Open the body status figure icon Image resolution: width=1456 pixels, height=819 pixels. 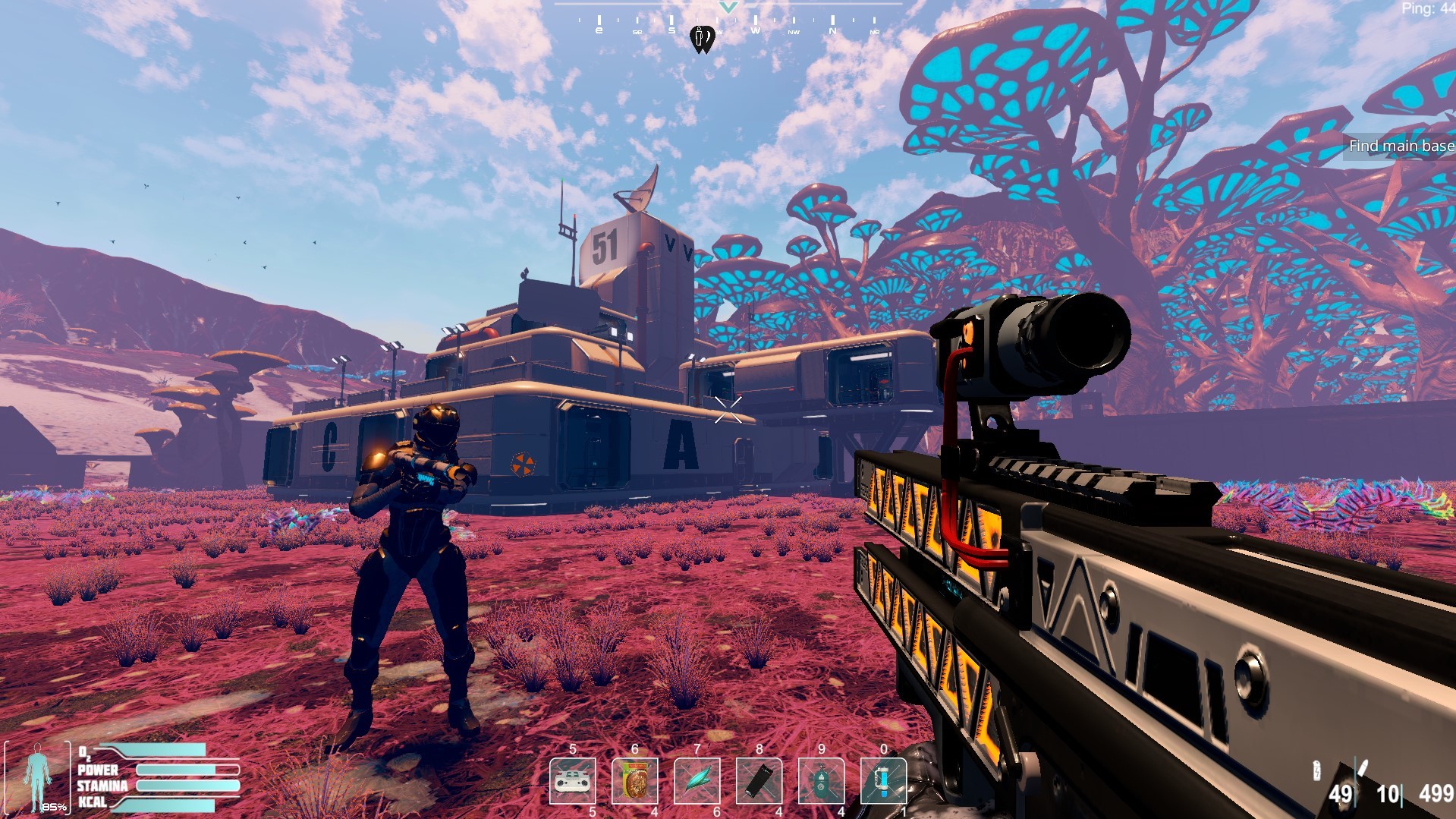[x=36, y=777]
